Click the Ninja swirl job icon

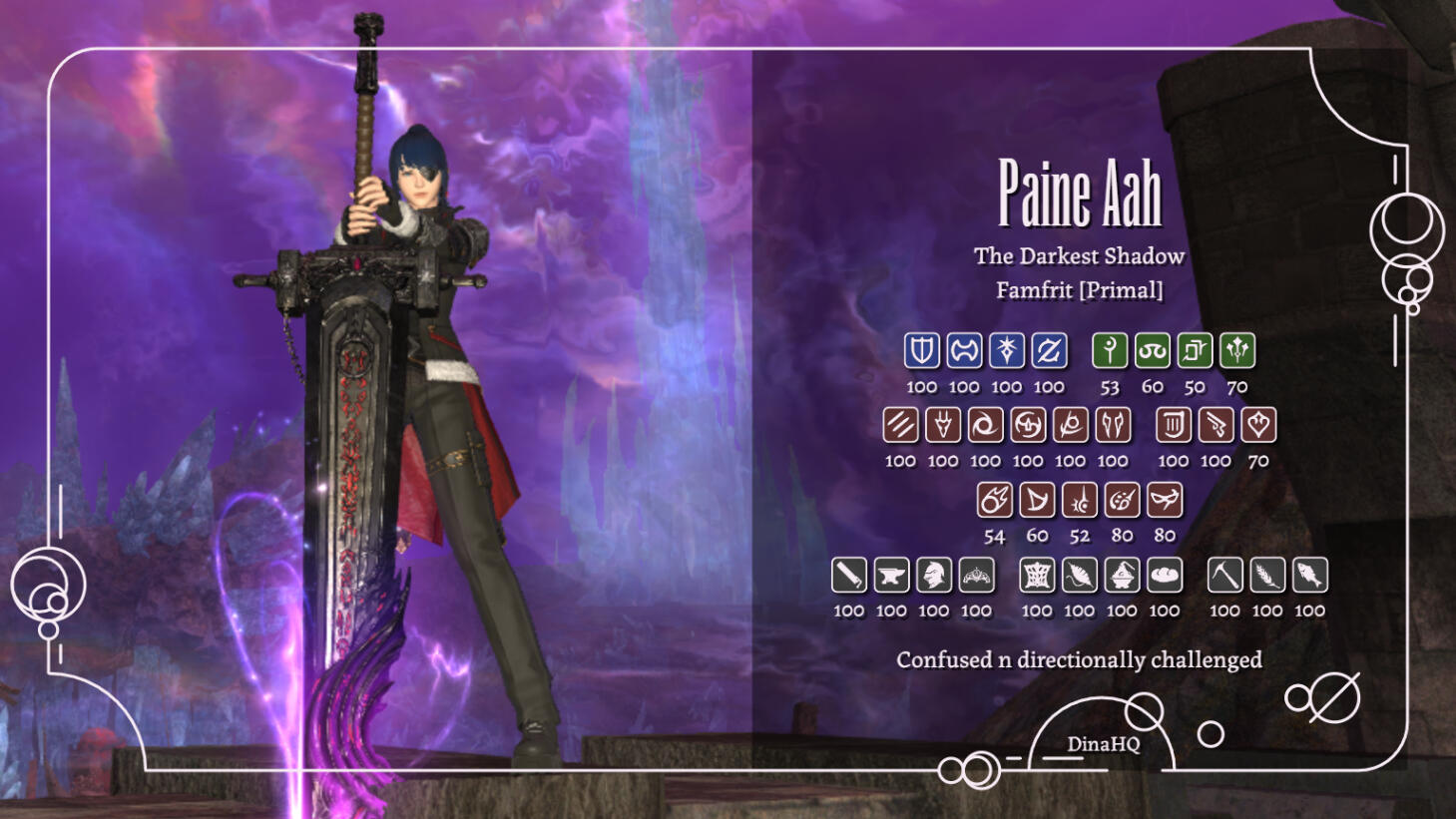click(x=985, y=425)
